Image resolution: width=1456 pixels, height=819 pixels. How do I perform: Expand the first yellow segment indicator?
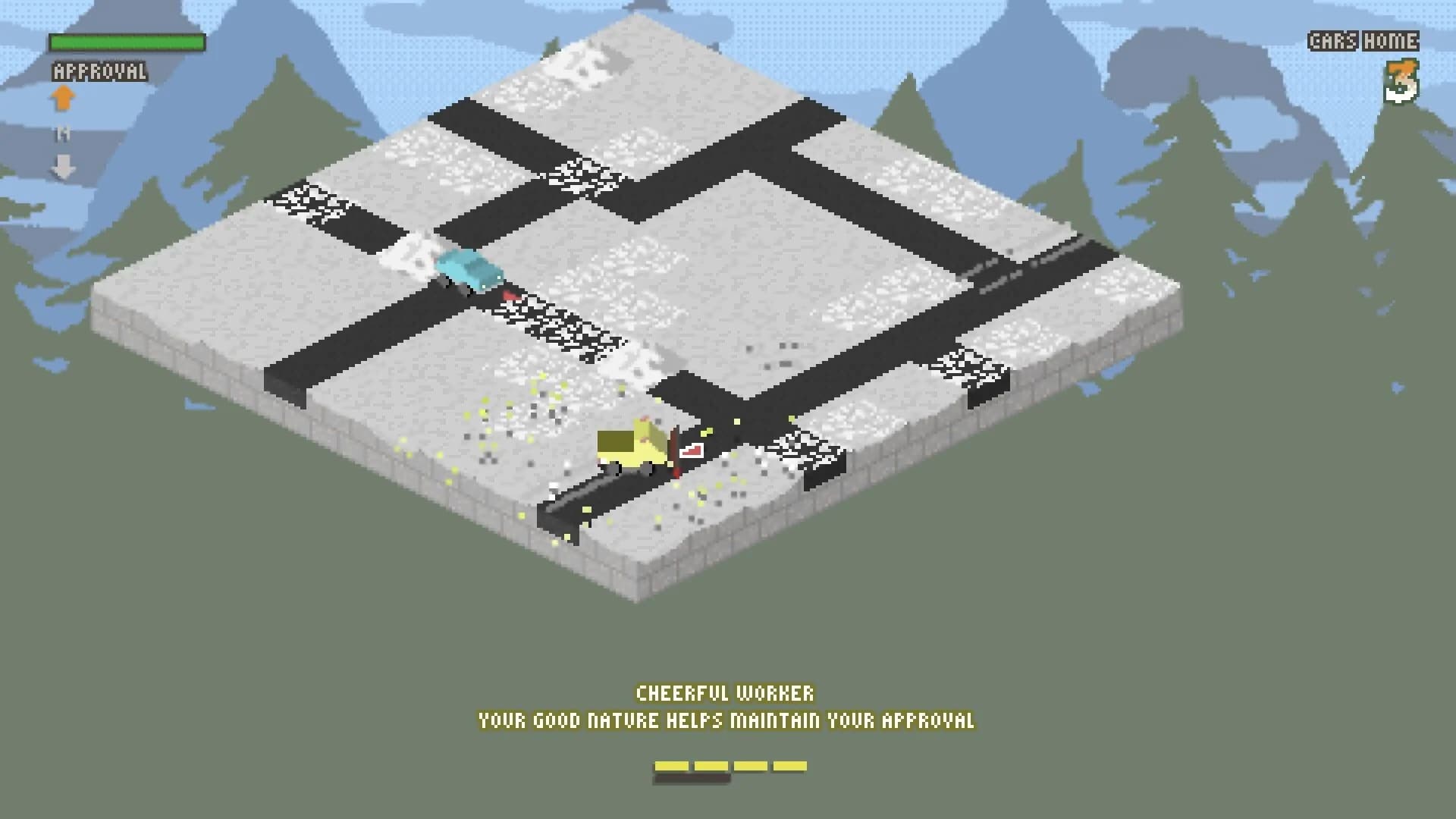[673, 767]
